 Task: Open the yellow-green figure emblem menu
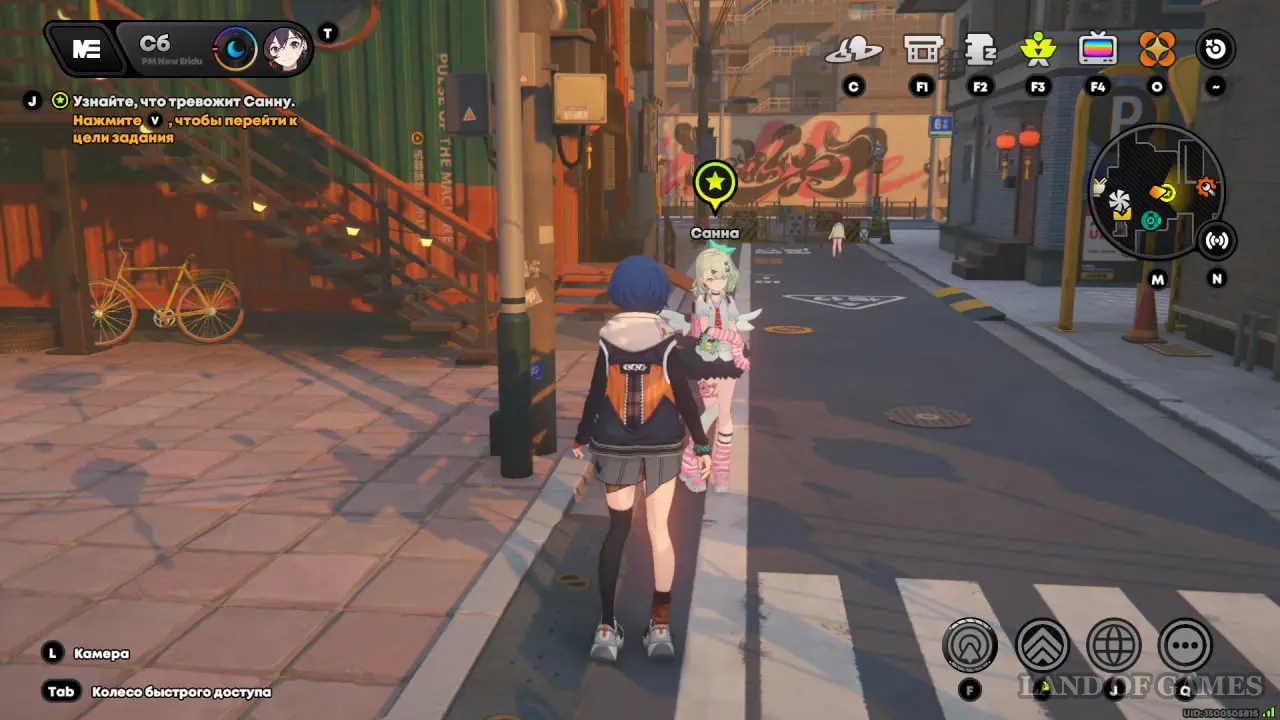1038,49
